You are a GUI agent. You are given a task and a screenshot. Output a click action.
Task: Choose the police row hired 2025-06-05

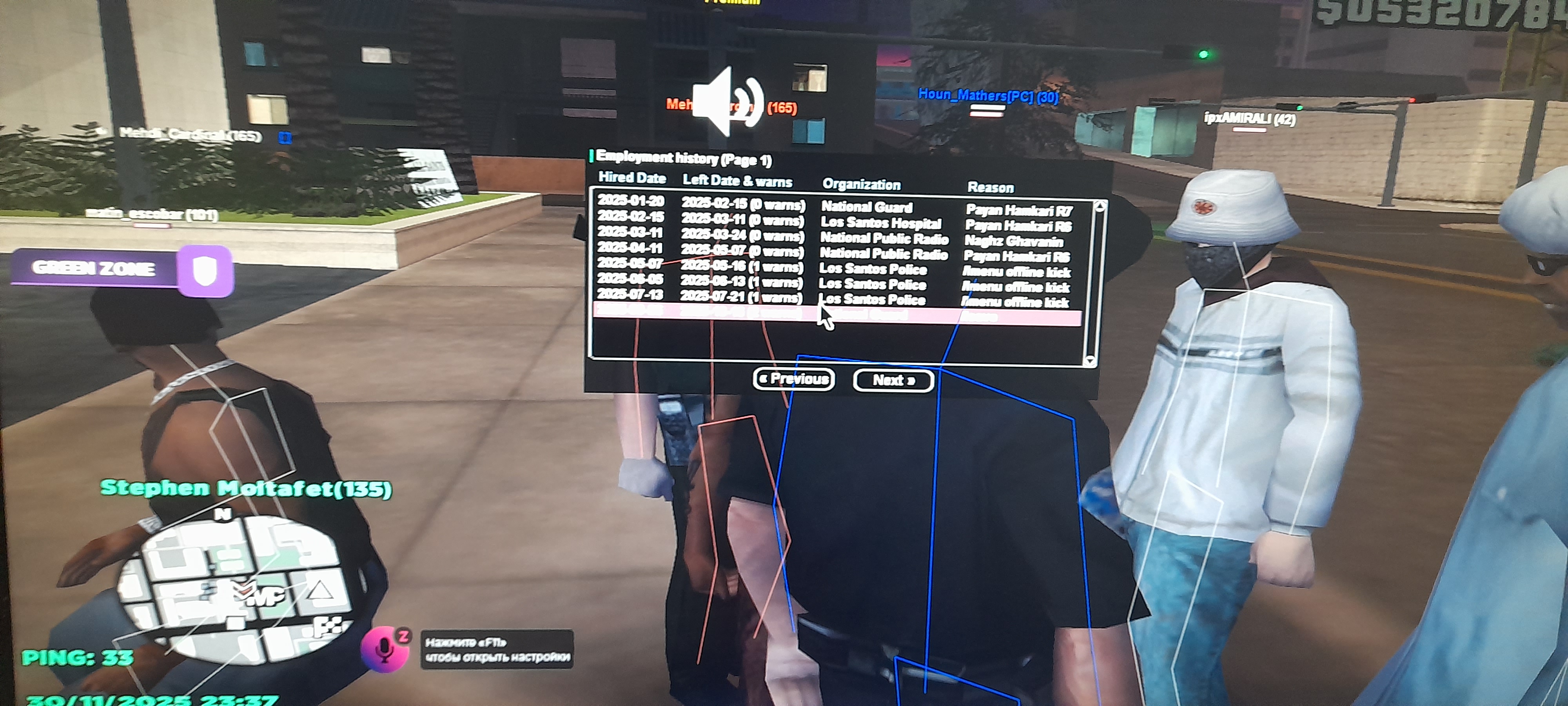tap(834, 283)
